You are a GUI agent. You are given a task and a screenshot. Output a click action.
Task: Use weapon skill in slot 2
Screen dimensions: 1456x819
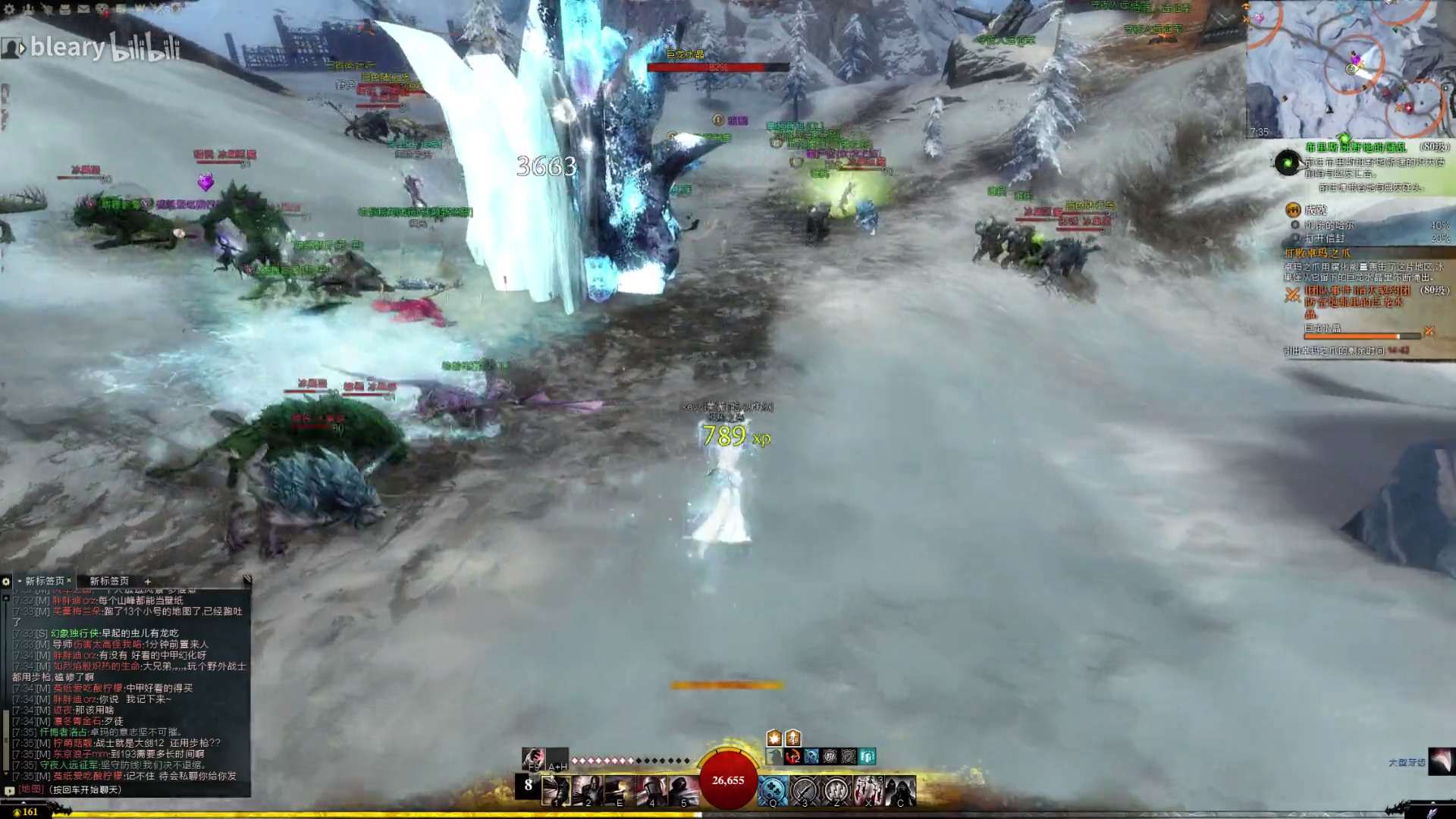588,791
